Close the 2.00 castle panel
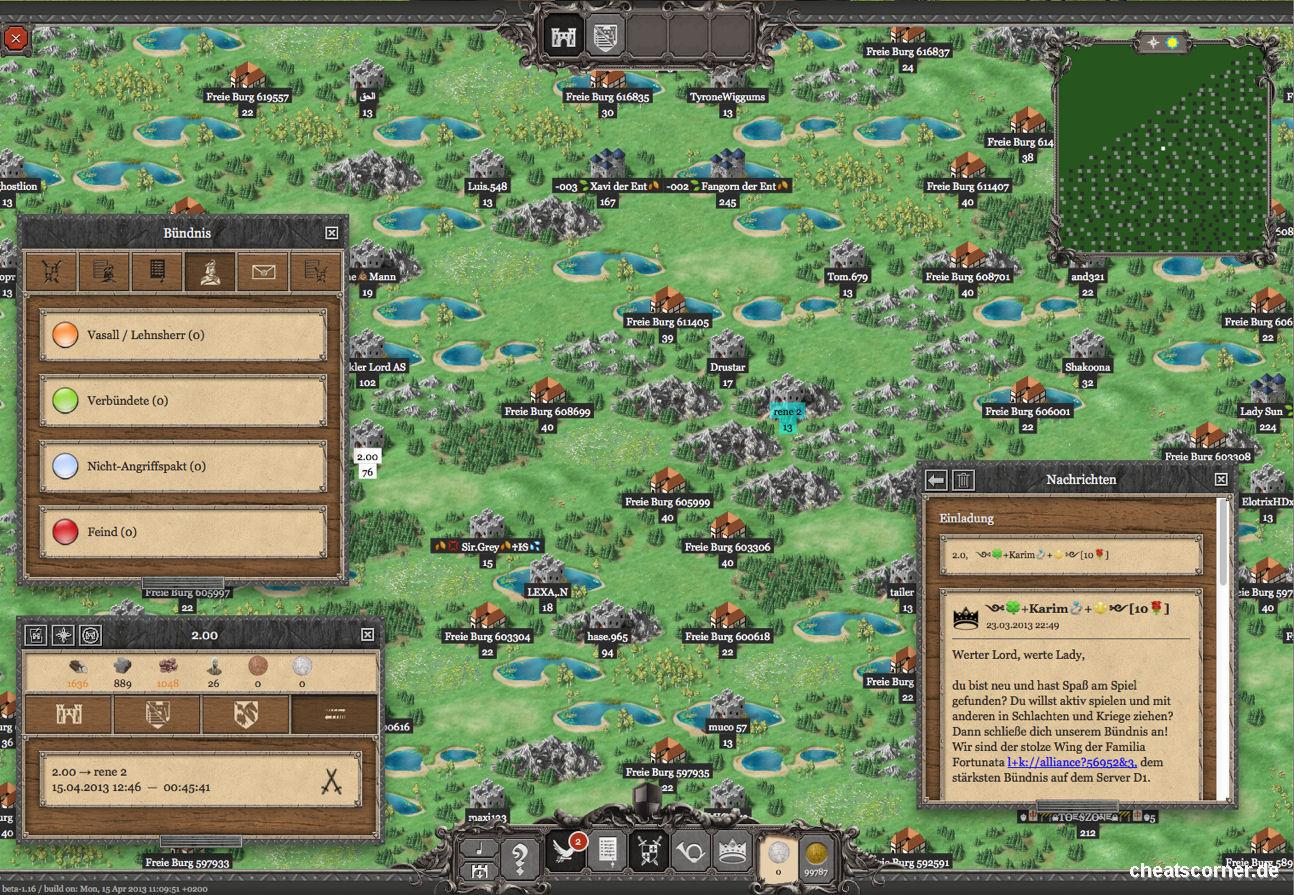The height and width of the screenshot is (895, 1294). tap(367, 635)
